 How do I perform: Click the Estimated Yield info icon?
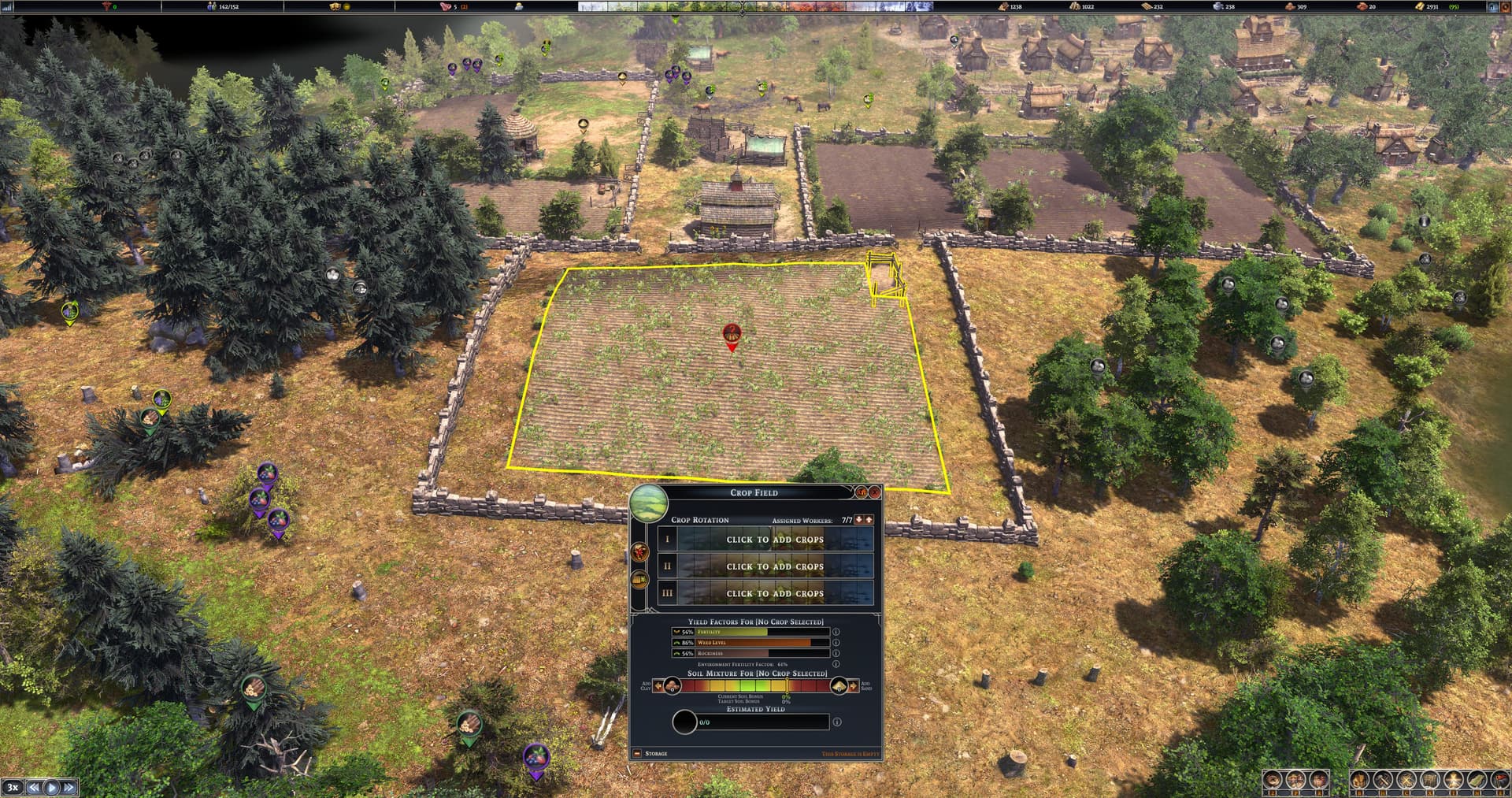(836, 722)
